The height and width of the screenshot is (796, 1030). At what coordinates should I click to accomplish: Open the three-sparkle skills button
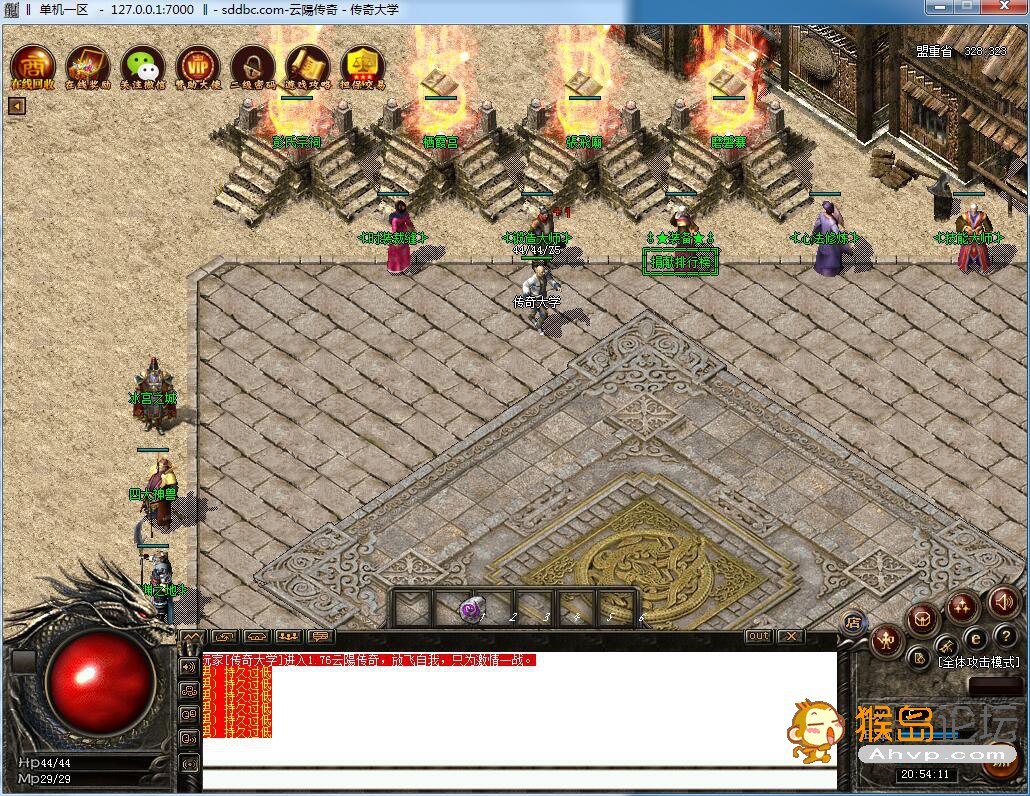962,606
